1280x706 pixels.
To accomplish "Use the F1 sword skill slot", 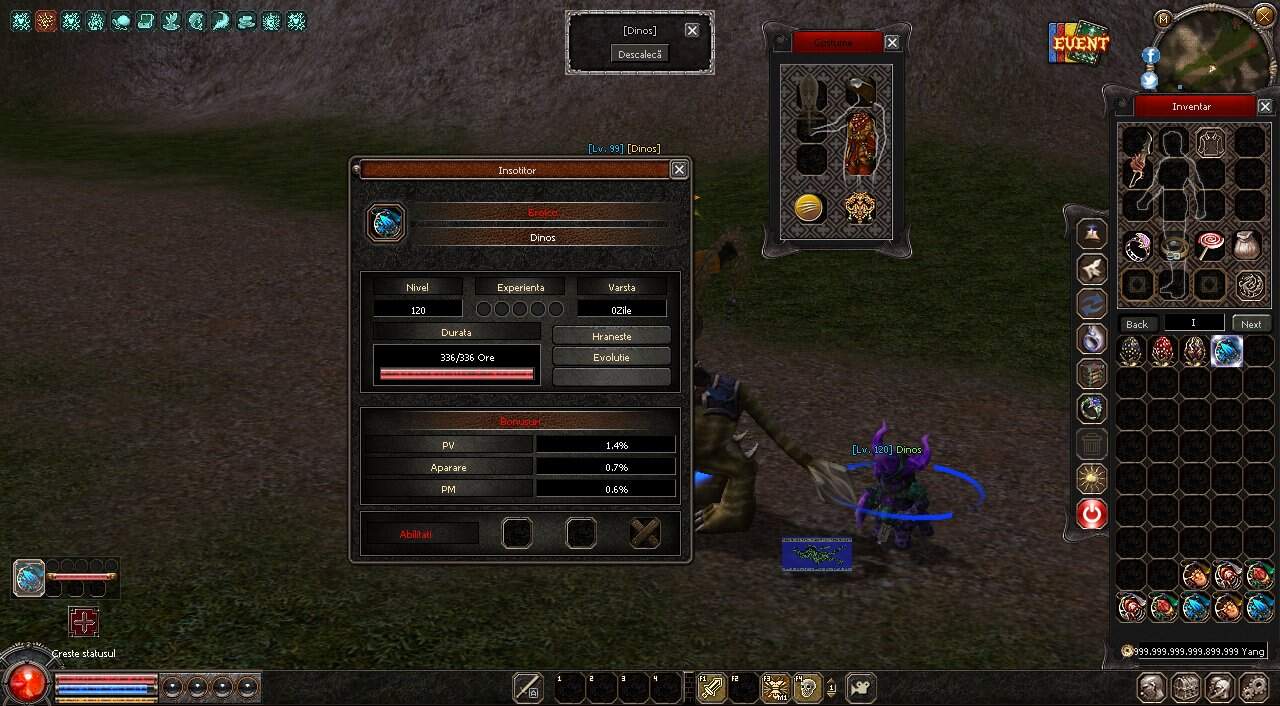I will pyautogui.click(x=712, y=688).
